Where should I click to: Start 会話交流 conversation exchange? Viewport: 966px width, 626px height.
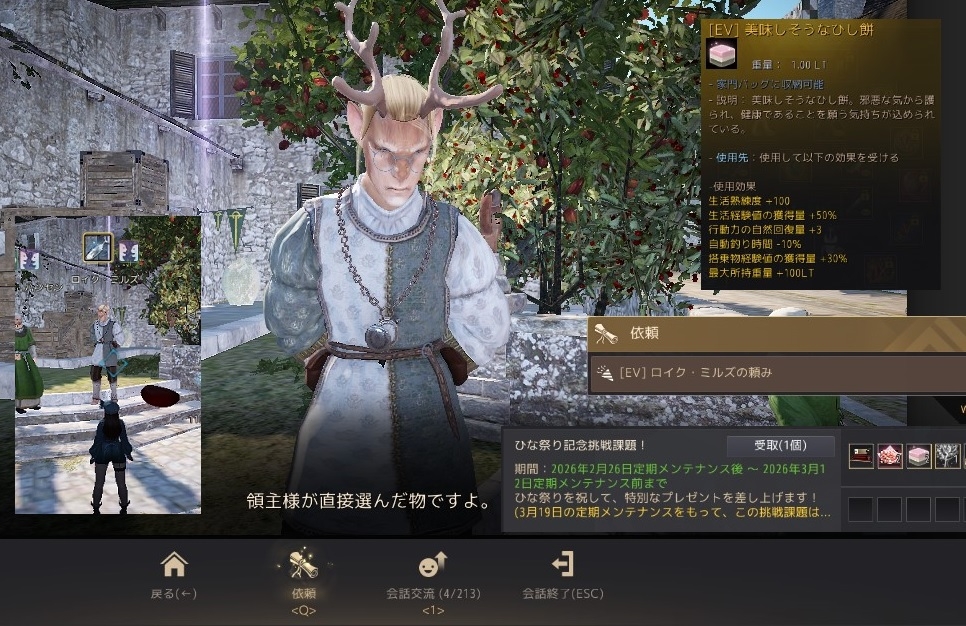(433, 575)
